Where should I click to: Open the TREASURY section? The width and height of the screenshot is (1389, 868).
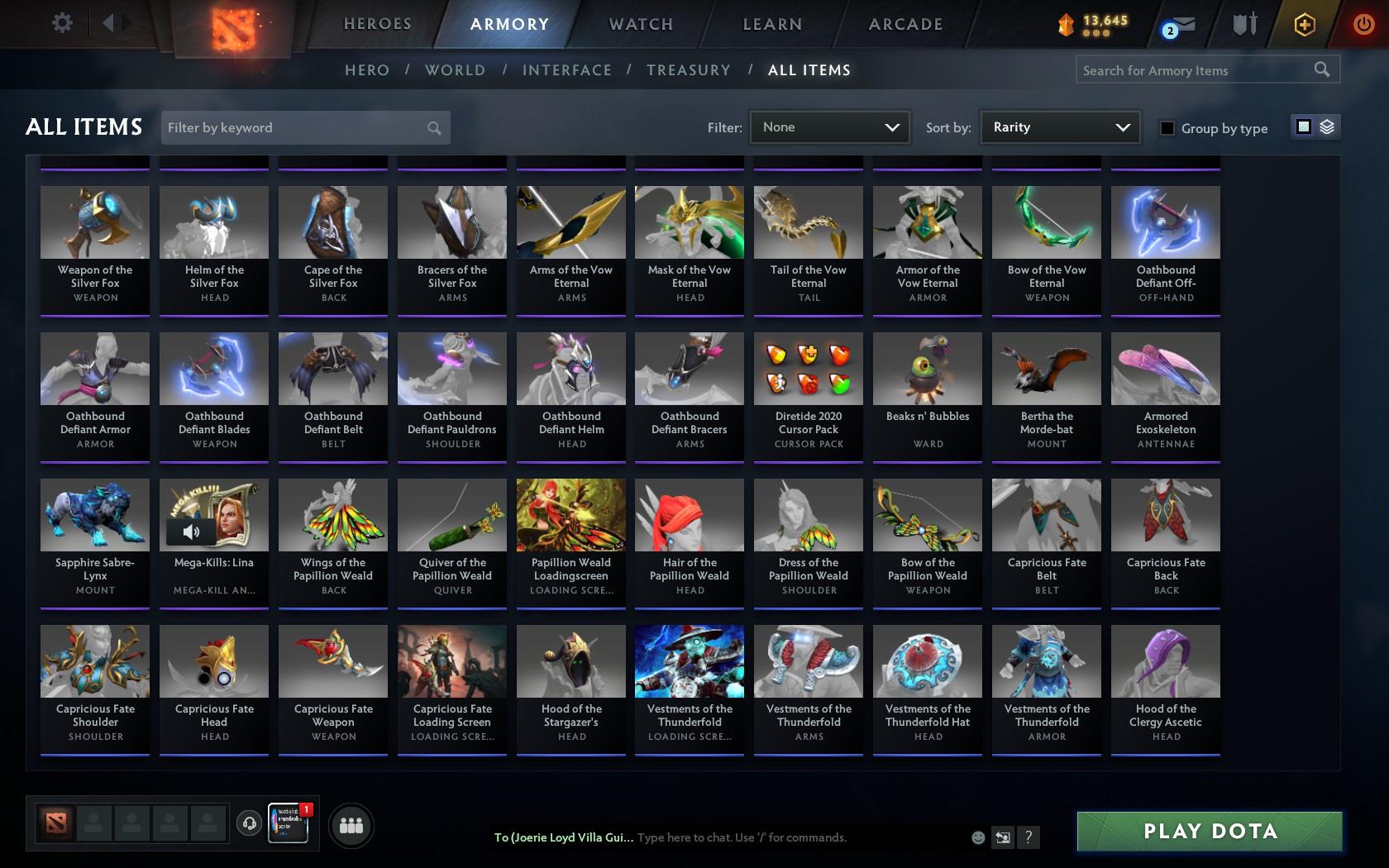click(689, 70)
